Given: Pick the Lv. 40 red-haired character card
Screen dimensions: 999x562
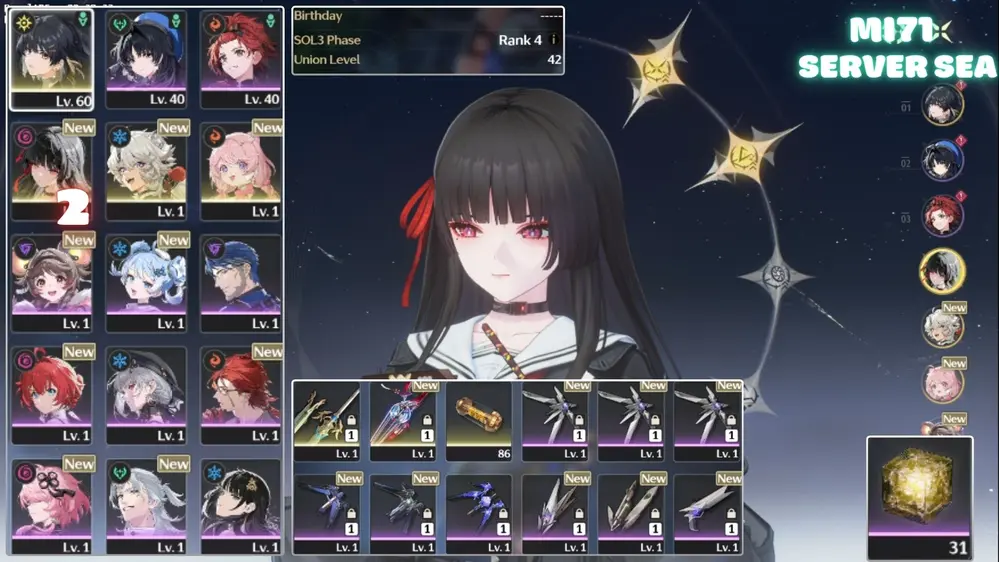Looking at the screenshot, I should click(x=241, y=58).
